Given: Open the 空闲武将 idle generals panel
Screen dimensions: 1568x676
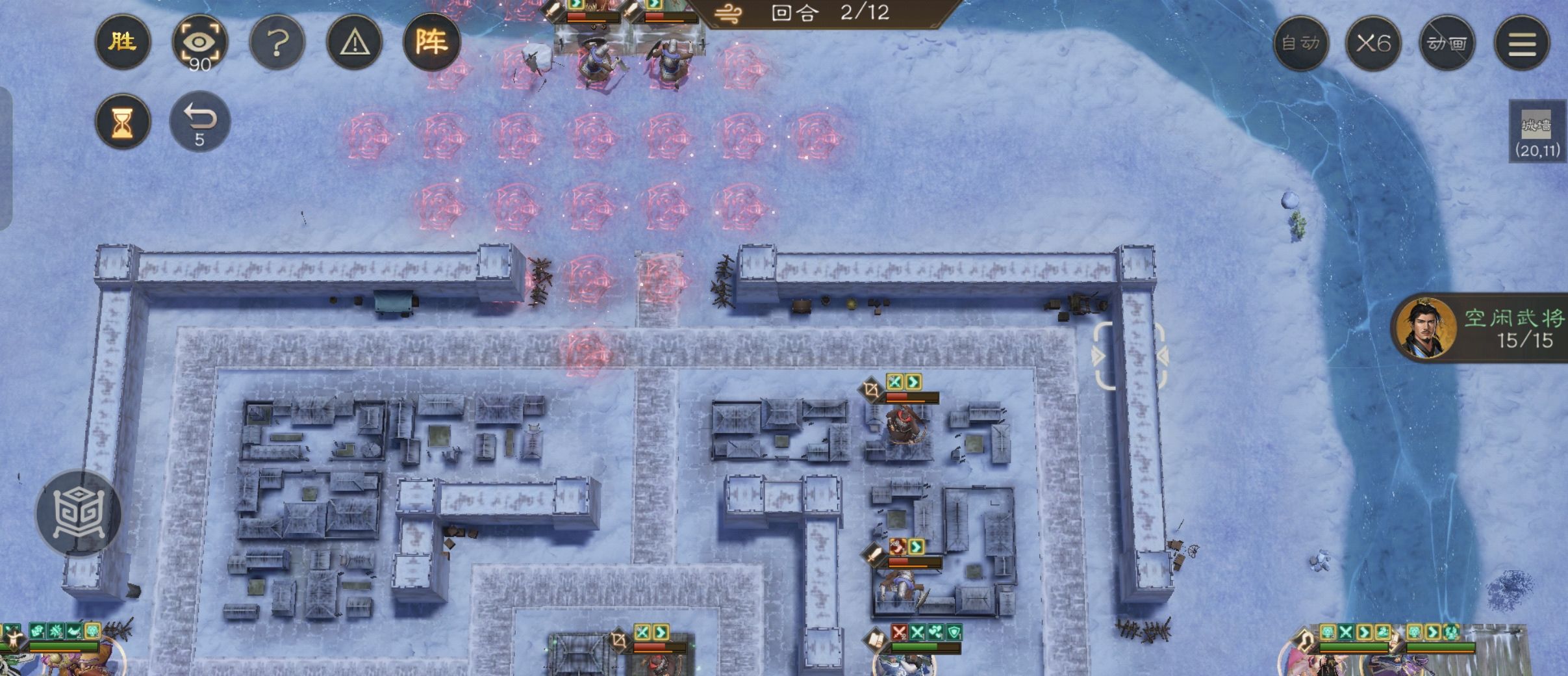Looking at the screenshot, I should click(x=1487, y=328).
